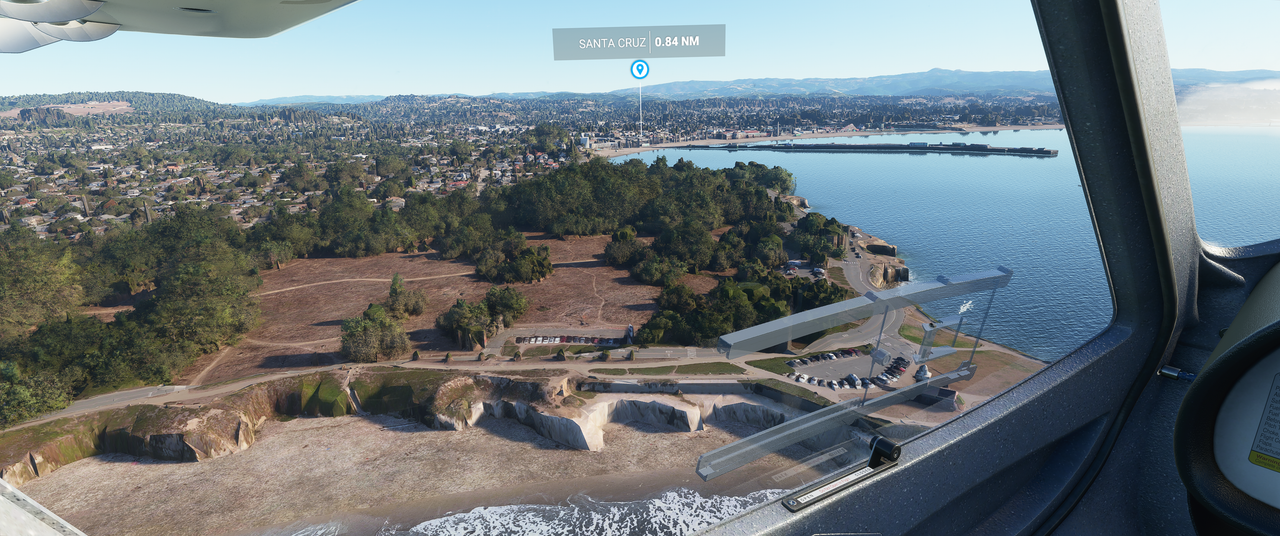Viewport: 1280px width, 536px height.
Task: Select the Santa Cruz point-of-interest label
Action: [638, 42]
